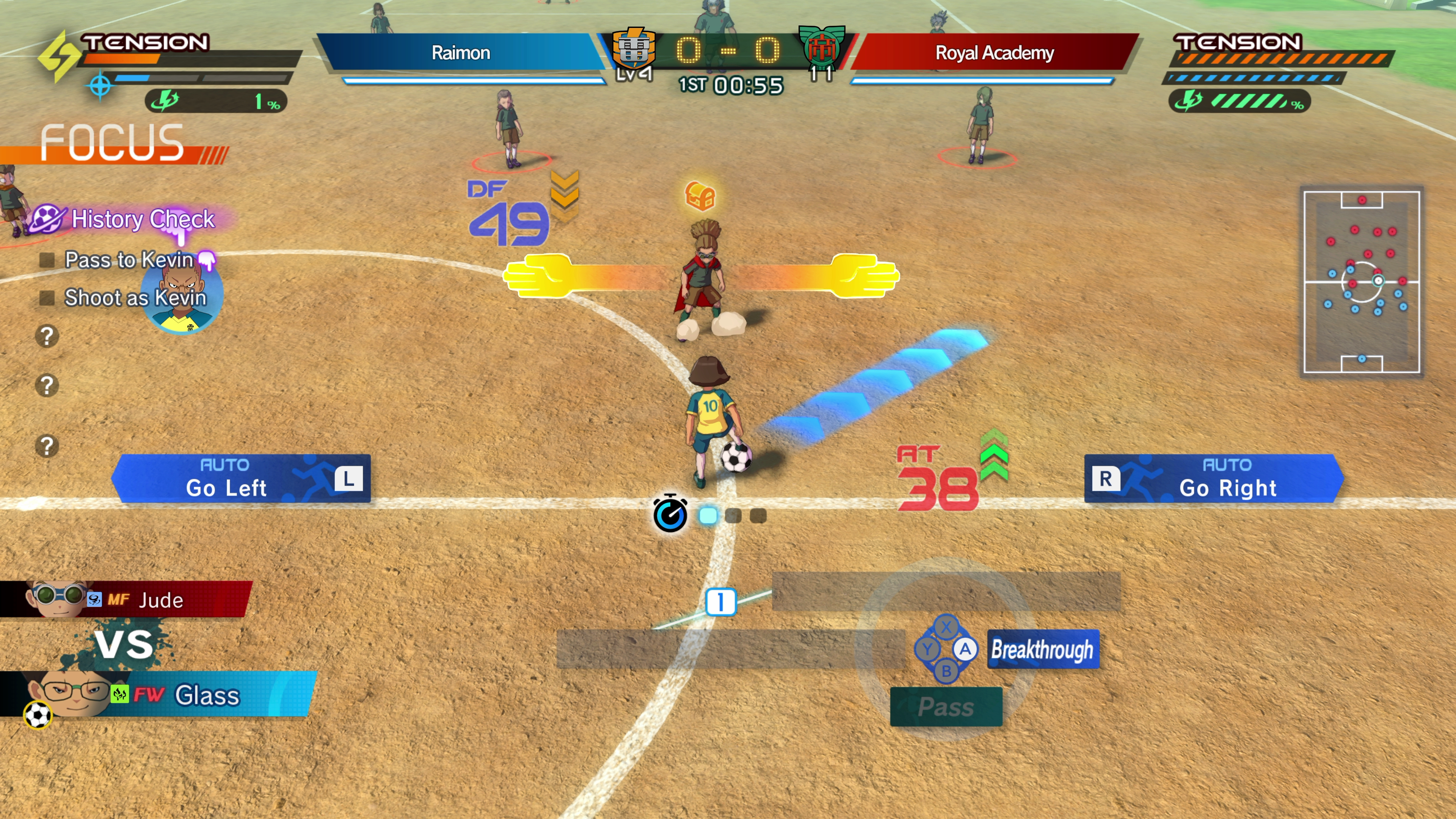Click the orange treasure chest marker

coord(700,196)
